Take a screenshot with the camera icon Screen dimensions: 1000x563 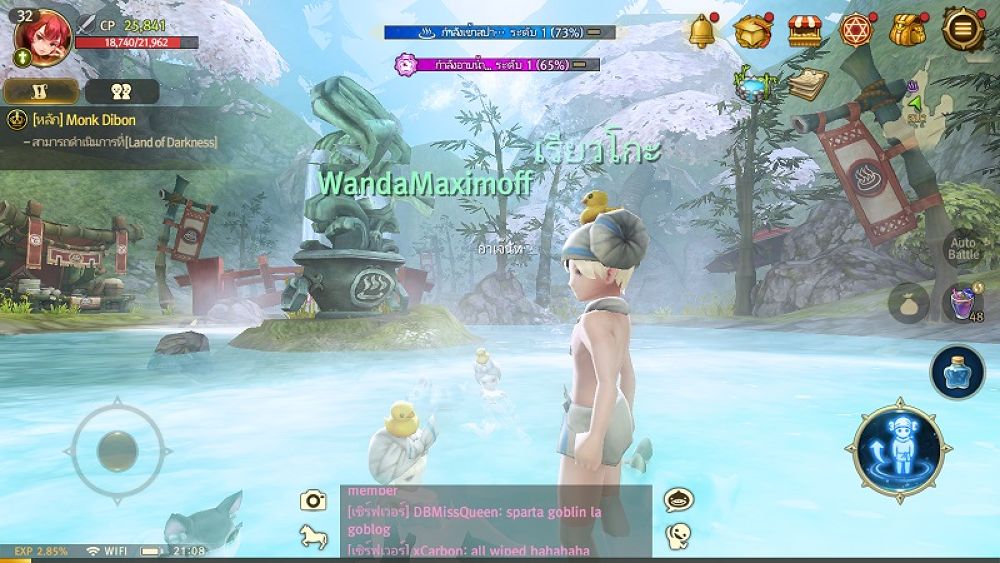coord(314,501)
